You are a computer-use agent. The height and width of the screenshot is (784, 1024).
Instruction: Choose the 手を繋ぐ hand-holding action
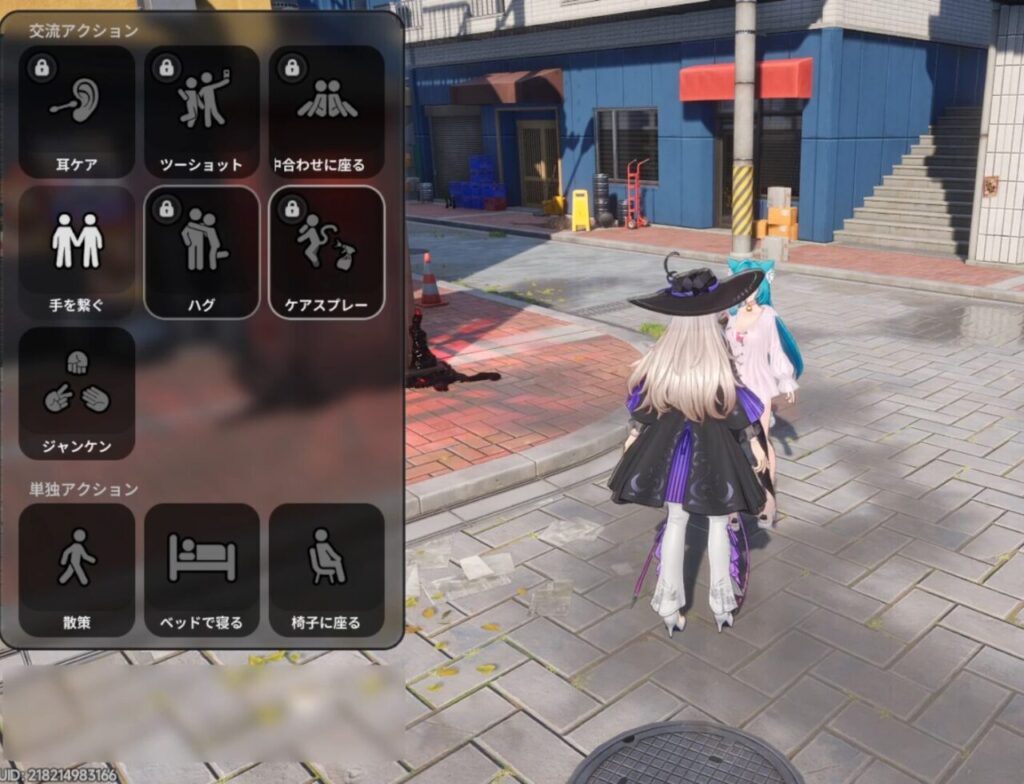click(x=77, y=252)
